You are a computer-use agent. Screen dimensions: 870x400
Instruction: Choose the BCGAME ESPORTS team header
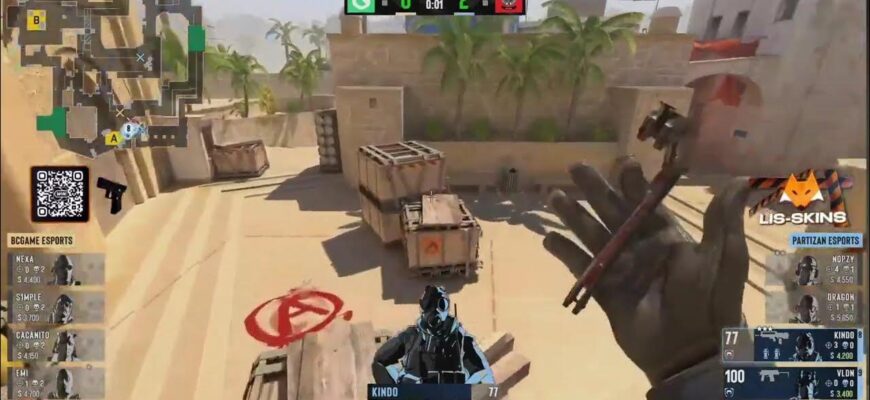pos(42,241)
